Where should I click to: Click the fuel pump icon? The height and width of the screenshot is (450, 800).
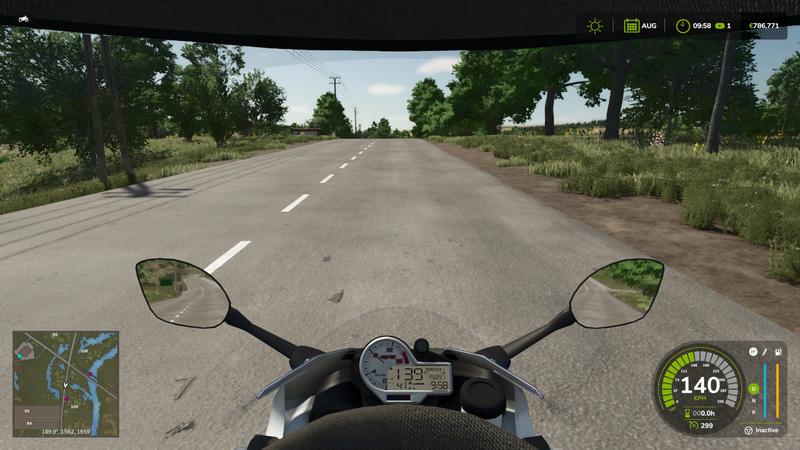(778, 352)
